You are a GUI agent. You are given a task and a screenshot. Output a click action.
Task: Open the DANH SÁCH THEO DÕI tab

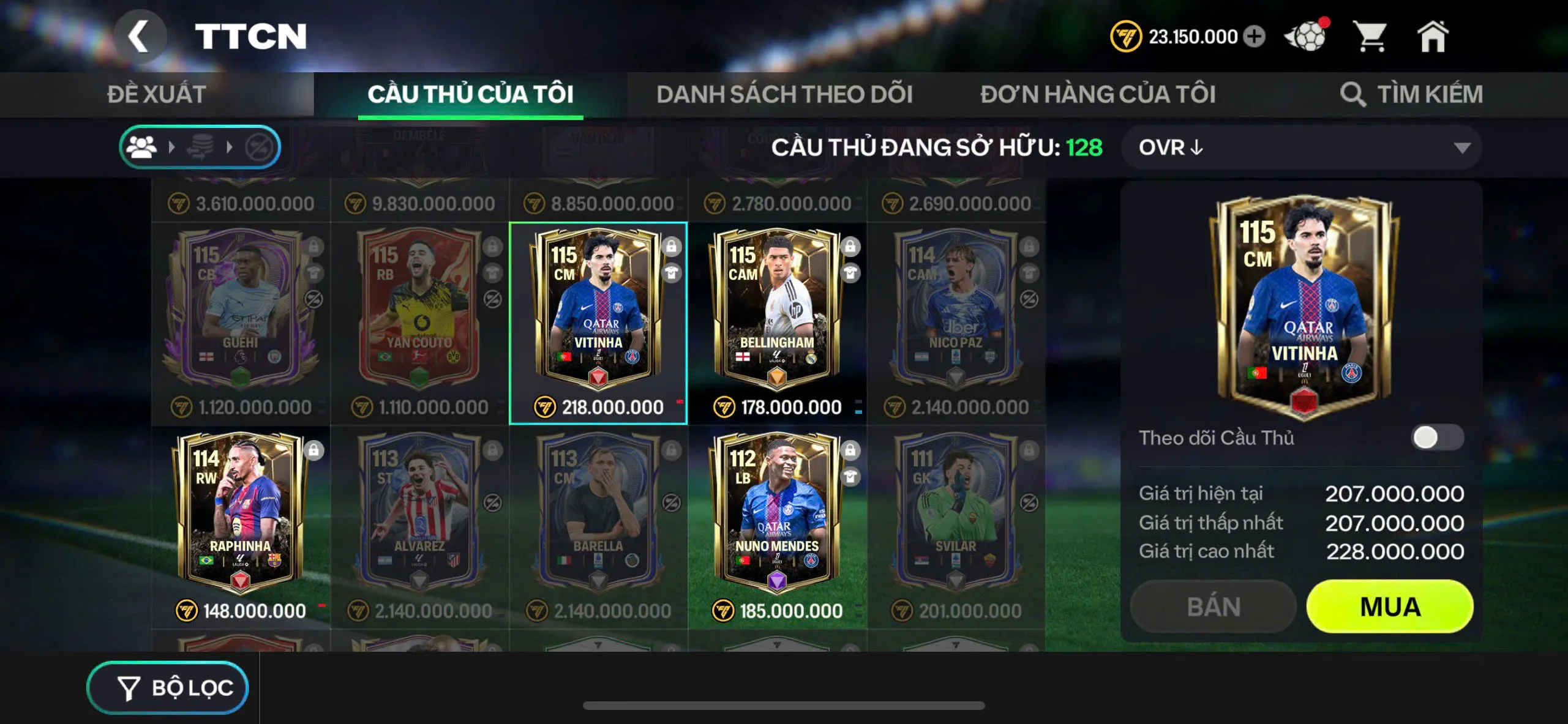[x=785, y=94]
